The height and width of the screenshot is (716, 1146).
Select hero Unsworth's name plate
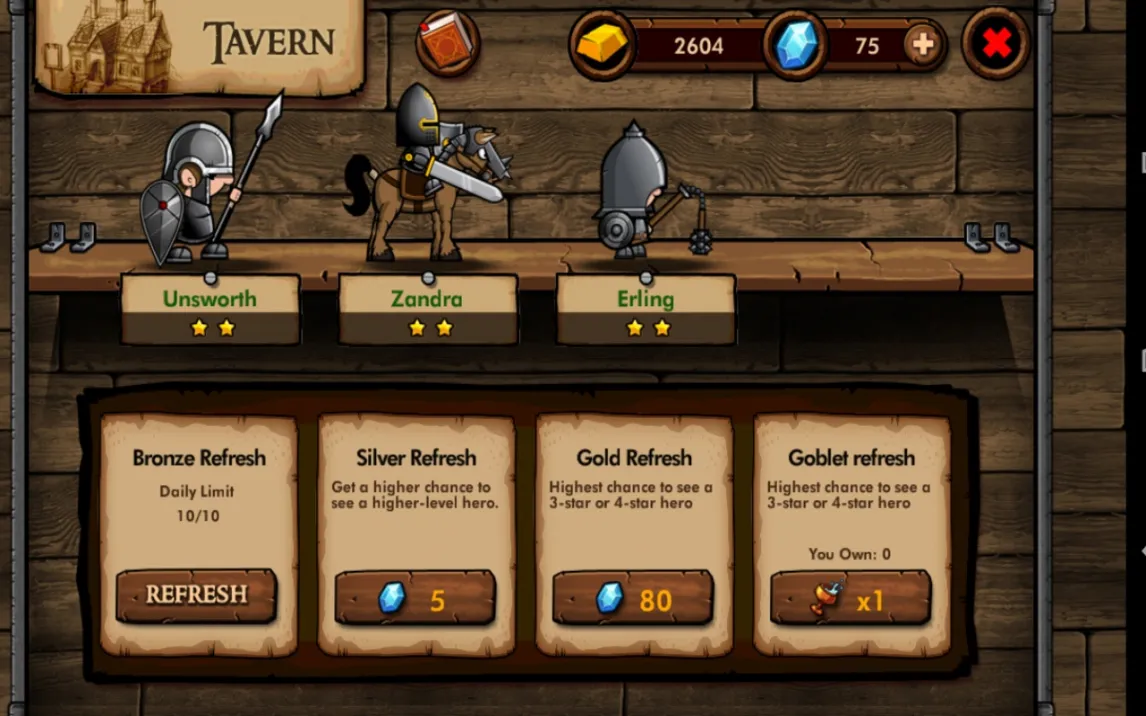(x=210, y=309)
